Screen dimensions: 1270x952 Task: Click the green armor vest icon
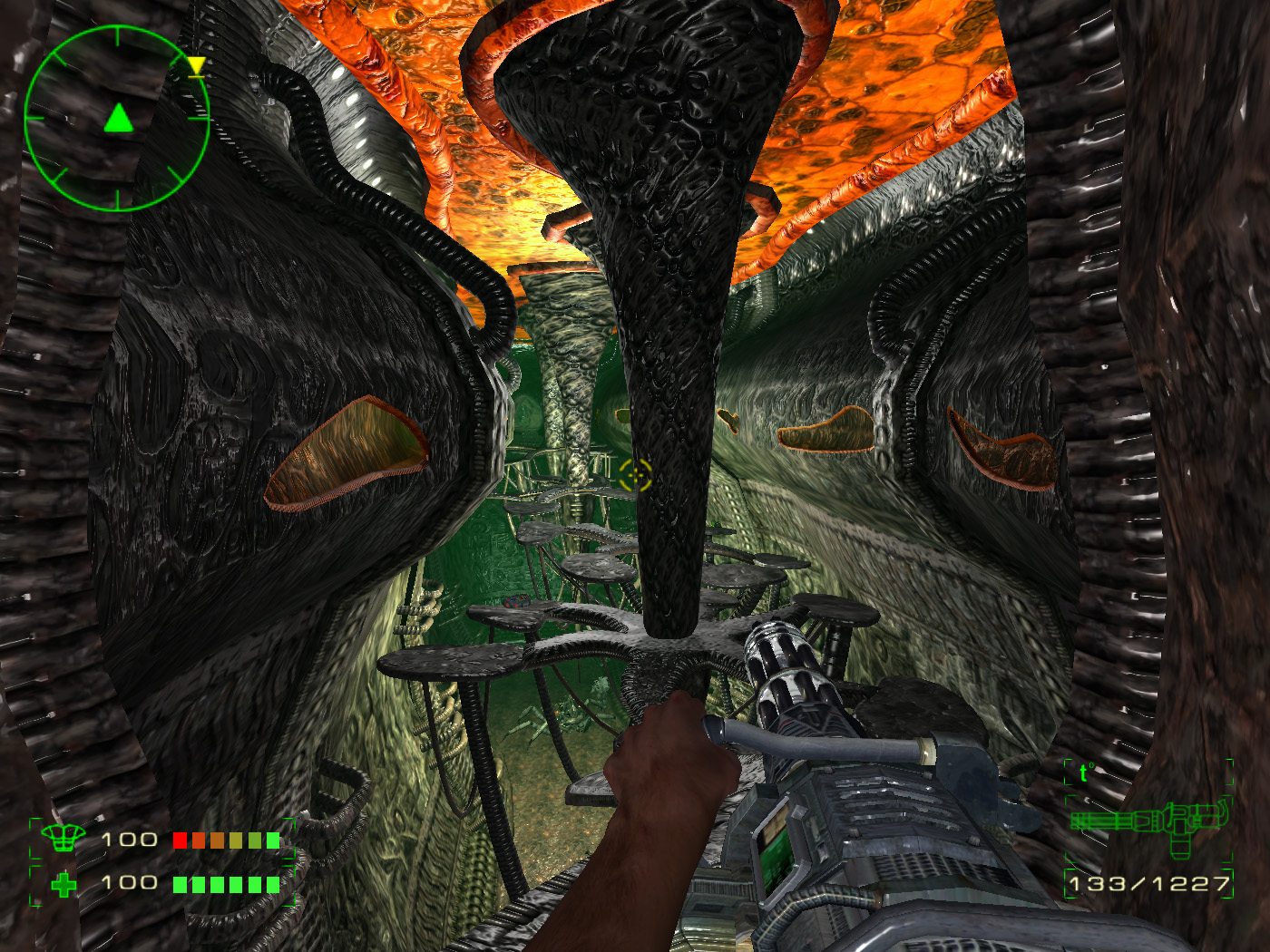[x=63, y=838]
